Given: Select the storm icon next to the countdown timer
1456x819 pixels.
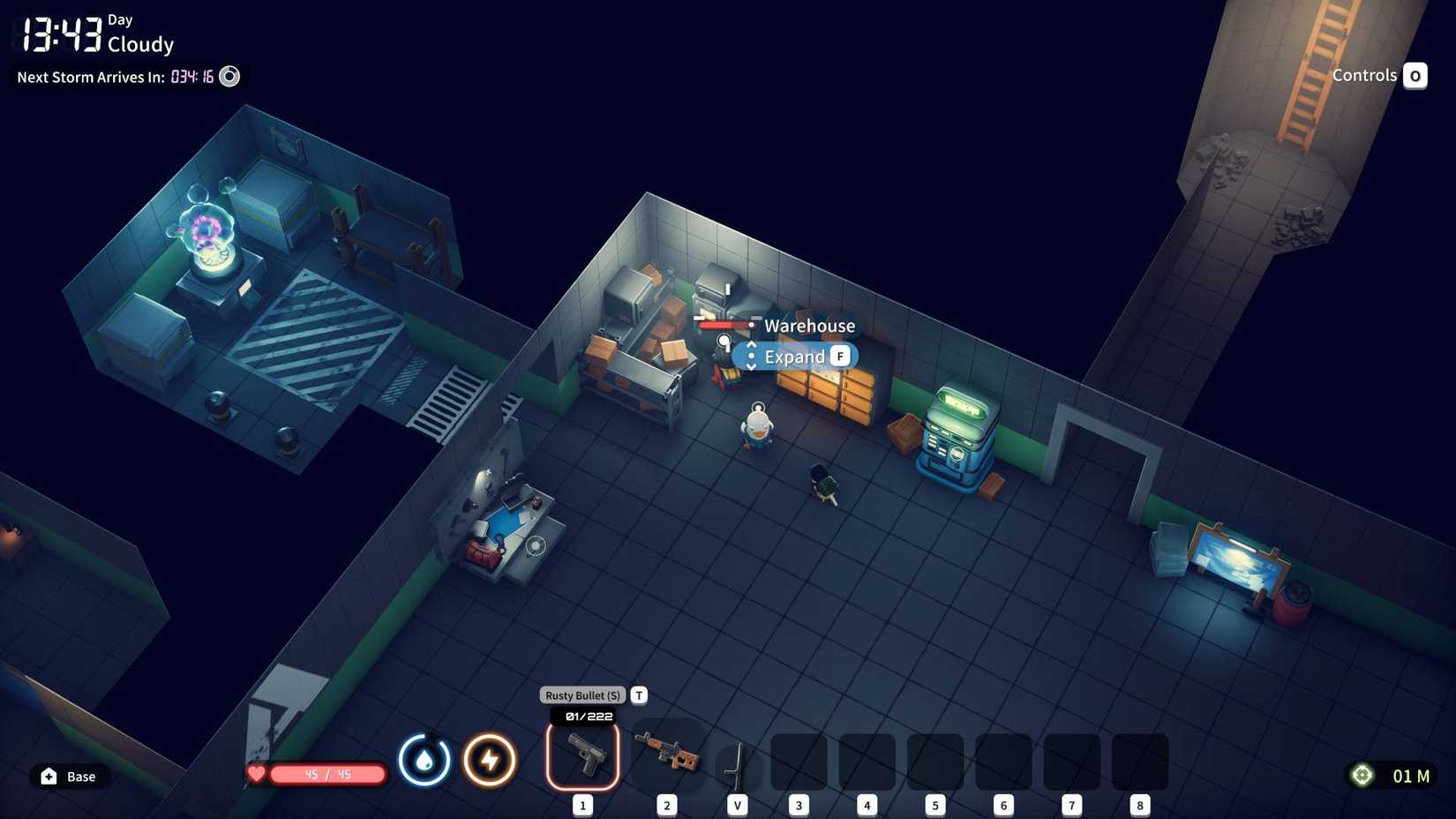Looking at the screenshot, I should [229, 77].
